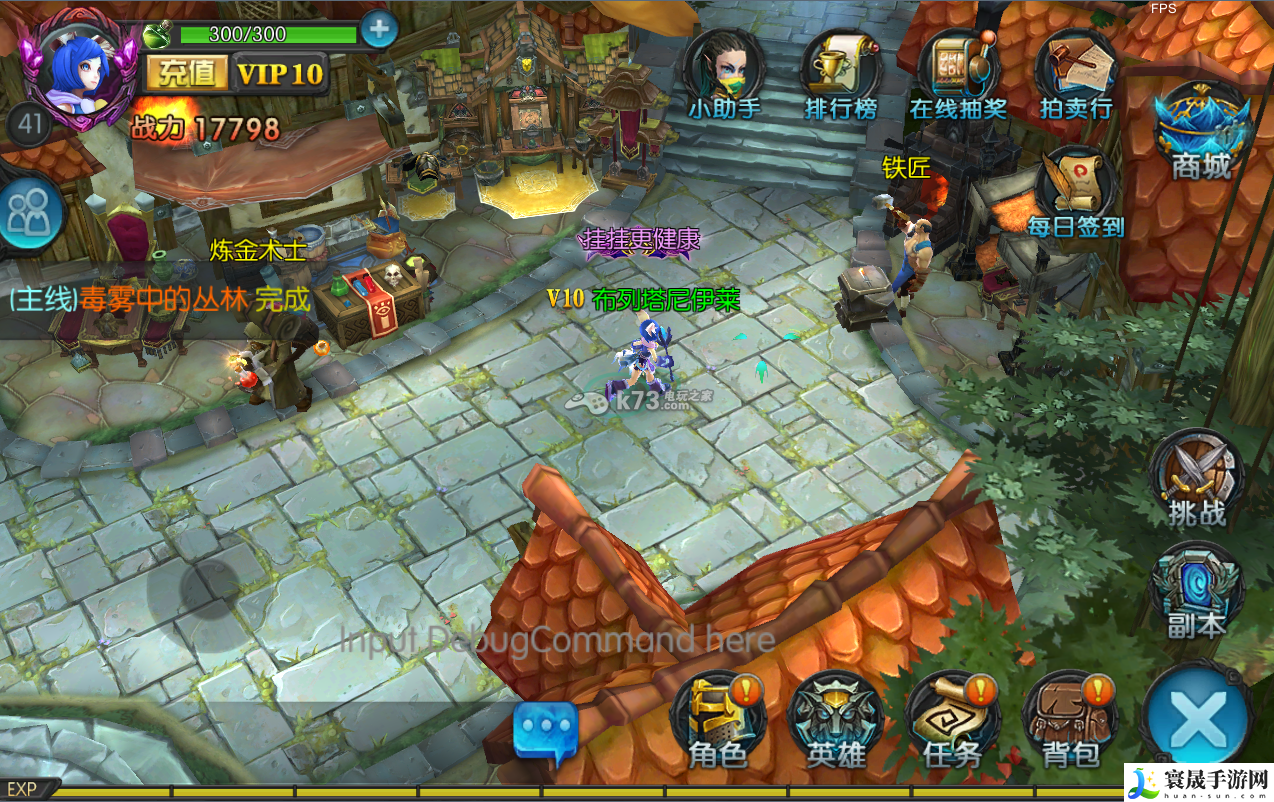Open the 角色 character panel
Image resolution: width=1274 pixels, height=802 pixels.
coord(718,720)
